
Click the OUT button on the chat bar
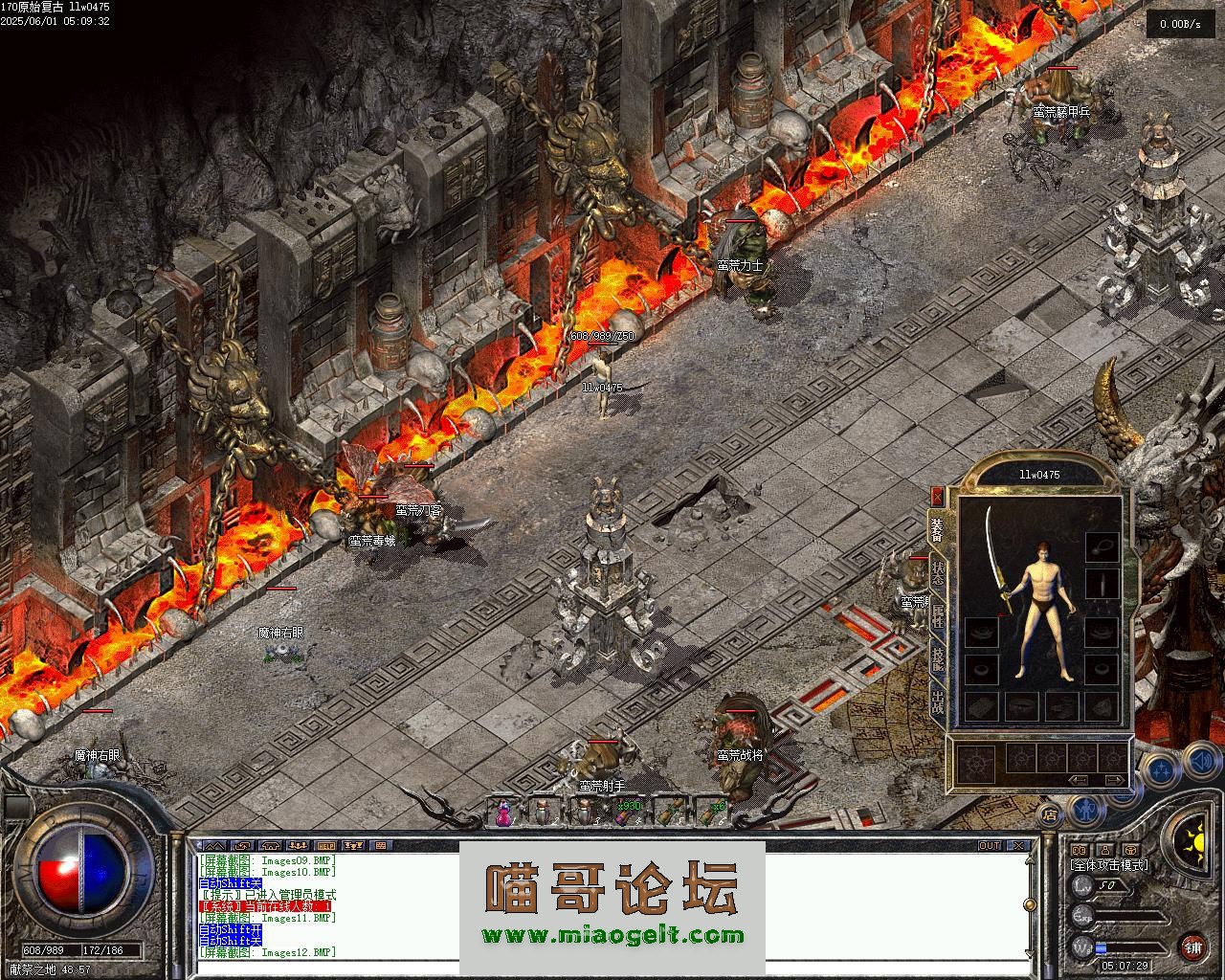989,846
